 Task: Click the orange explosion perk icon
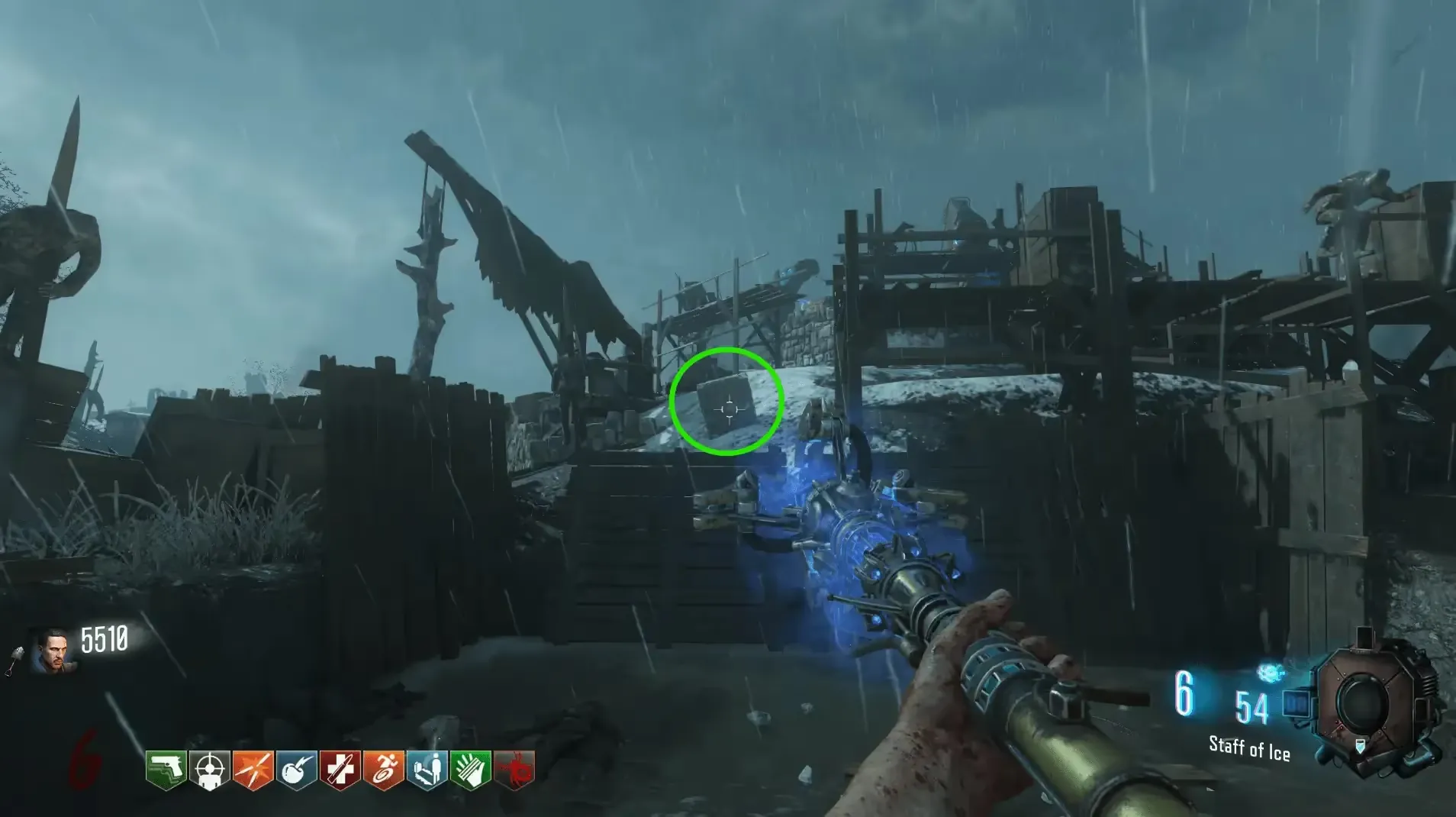tap(253, 770)
